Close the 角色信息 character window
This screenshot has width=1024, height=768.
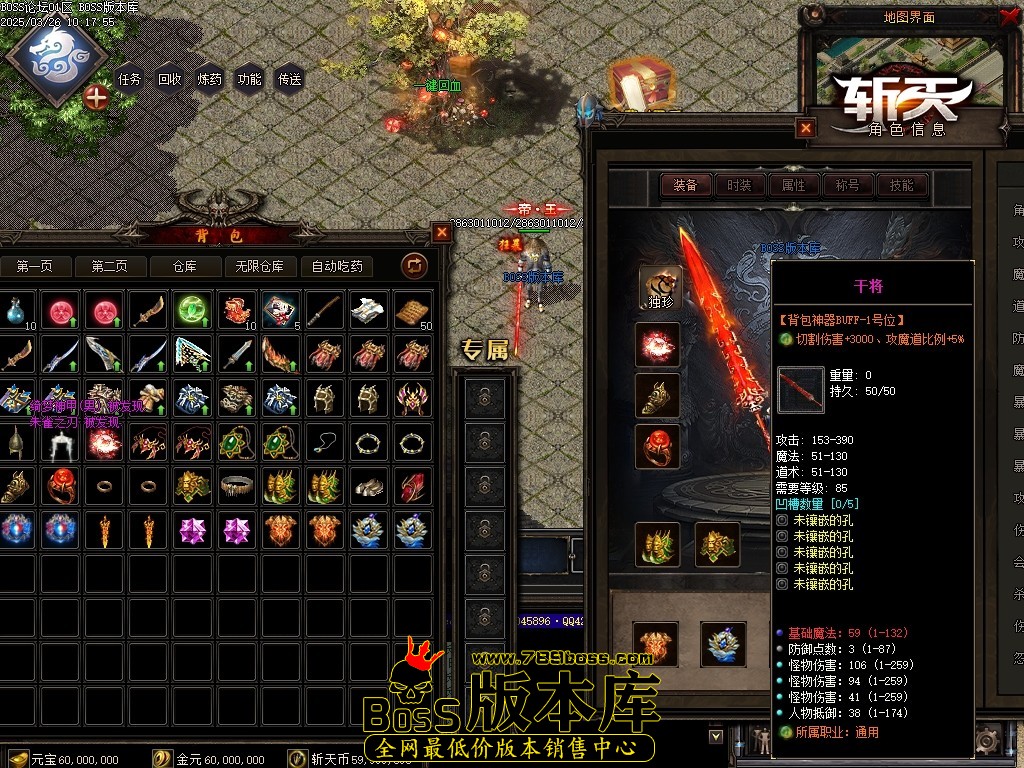(x=806, y=128)
